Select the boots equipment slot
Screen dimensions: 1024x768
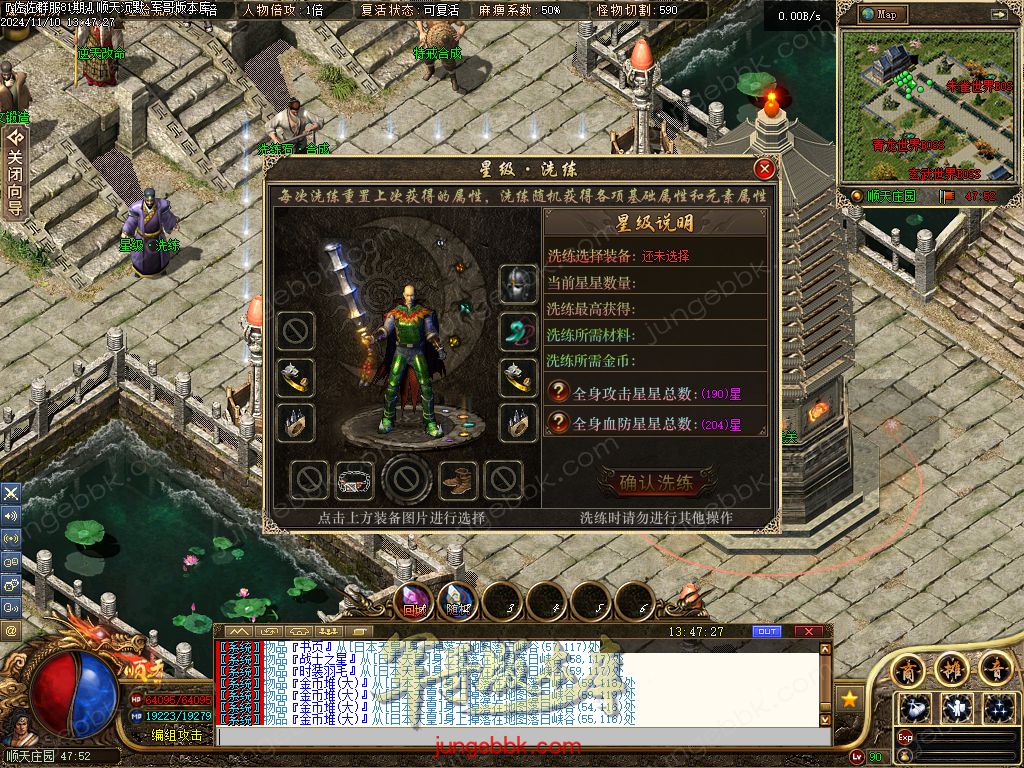[x=458, y=480]
